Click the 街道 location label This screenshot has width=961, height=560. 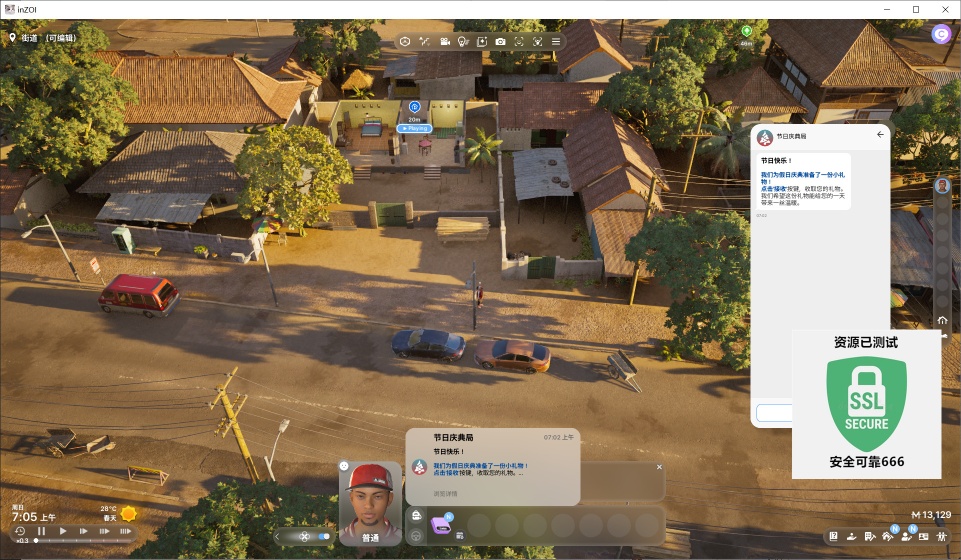tap(30, 37)
